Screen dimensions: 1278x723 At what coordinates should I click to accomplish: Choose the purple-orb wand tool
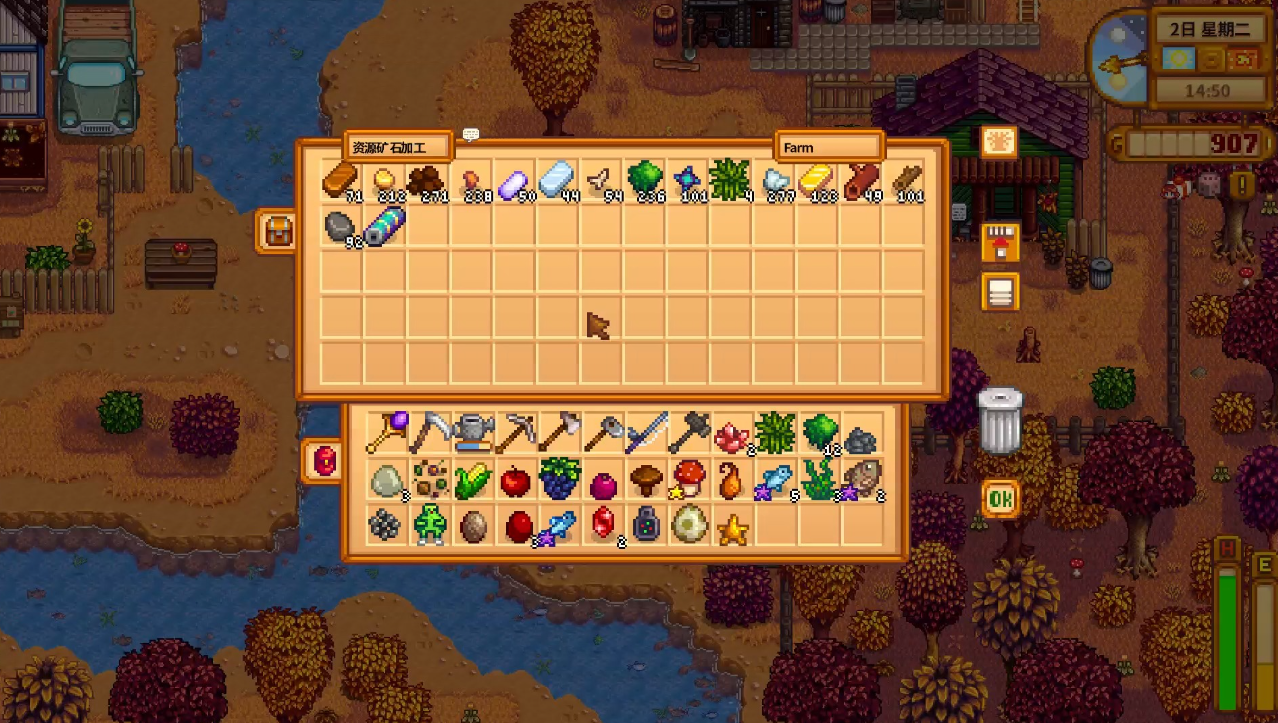coord(385,433)
